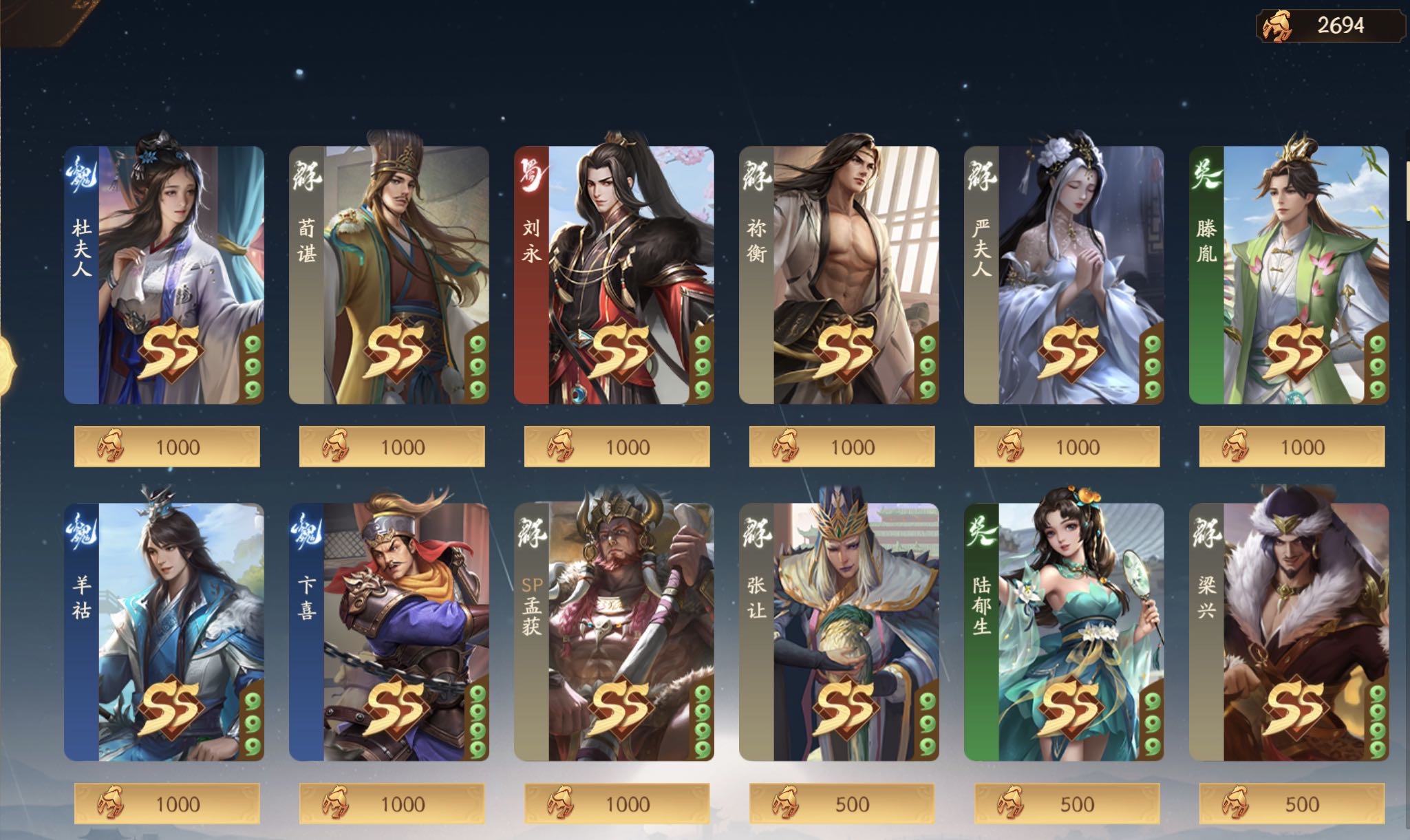1410x840 pixels.
Task: Select the 梁兴 hero card
Action: tap(1289, 632)
